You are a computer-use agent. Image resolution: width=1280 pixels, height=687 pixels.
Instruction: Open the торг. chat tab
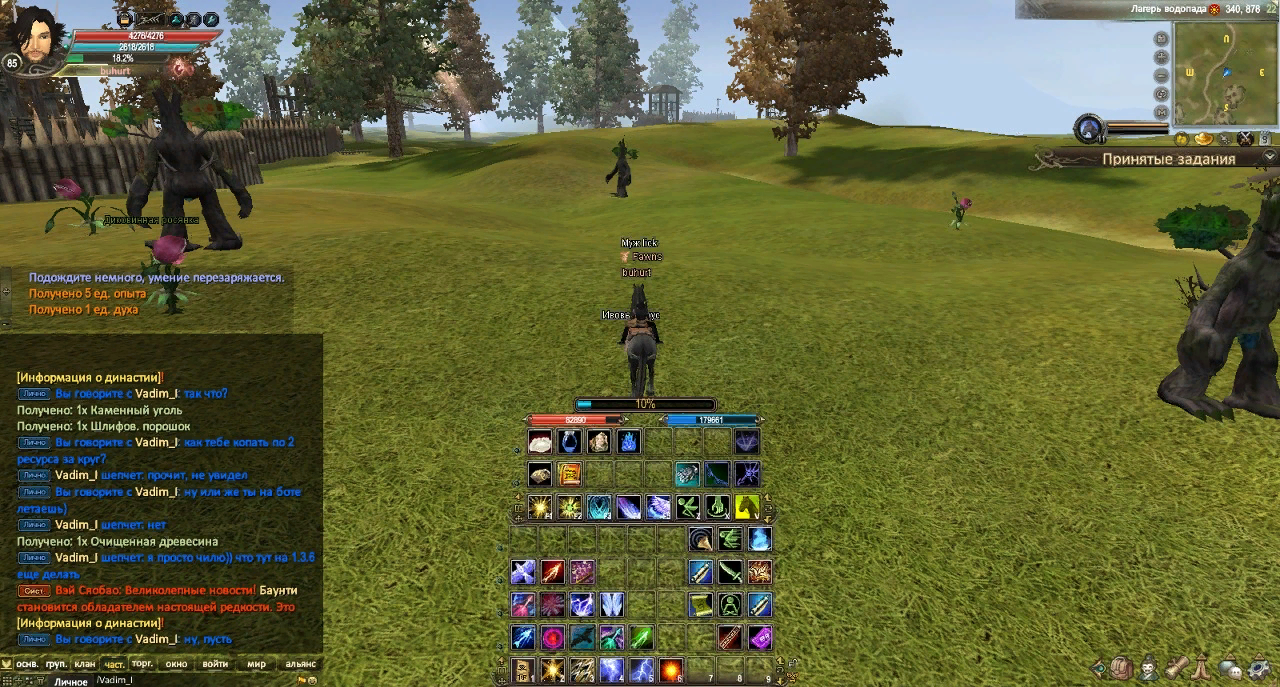(x=142, y=664)
